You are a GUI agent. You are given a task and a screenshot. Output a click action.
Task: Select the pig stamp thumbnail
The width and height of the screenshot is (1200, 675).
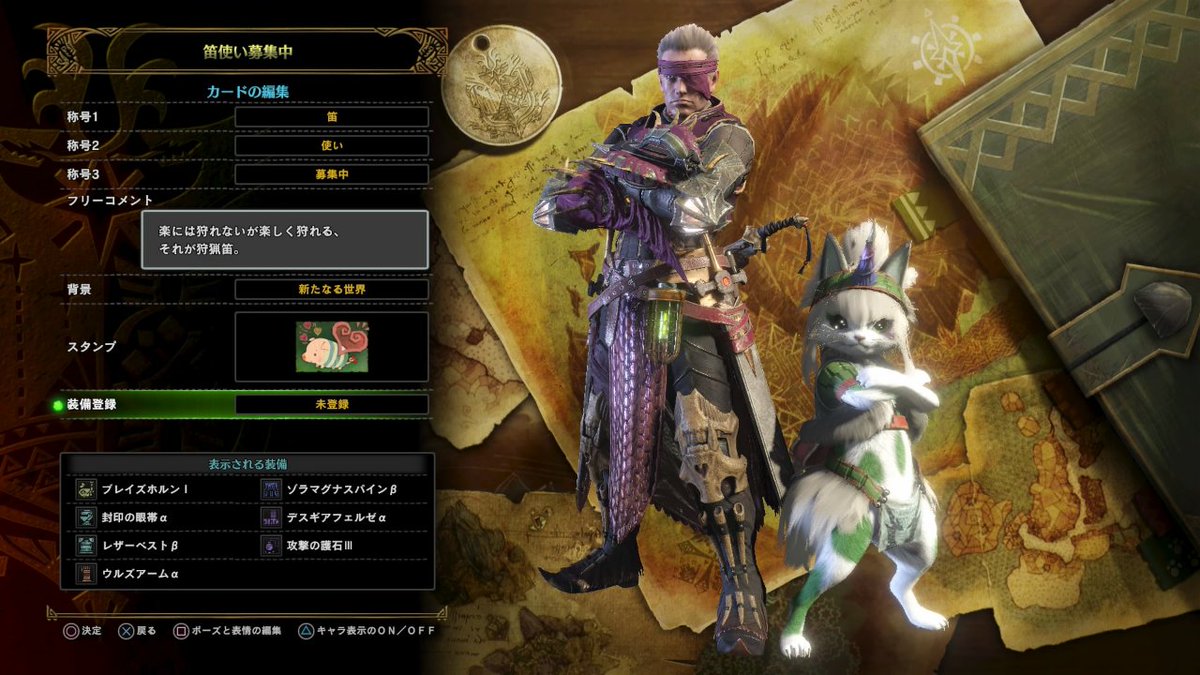(x=331, y=346)
